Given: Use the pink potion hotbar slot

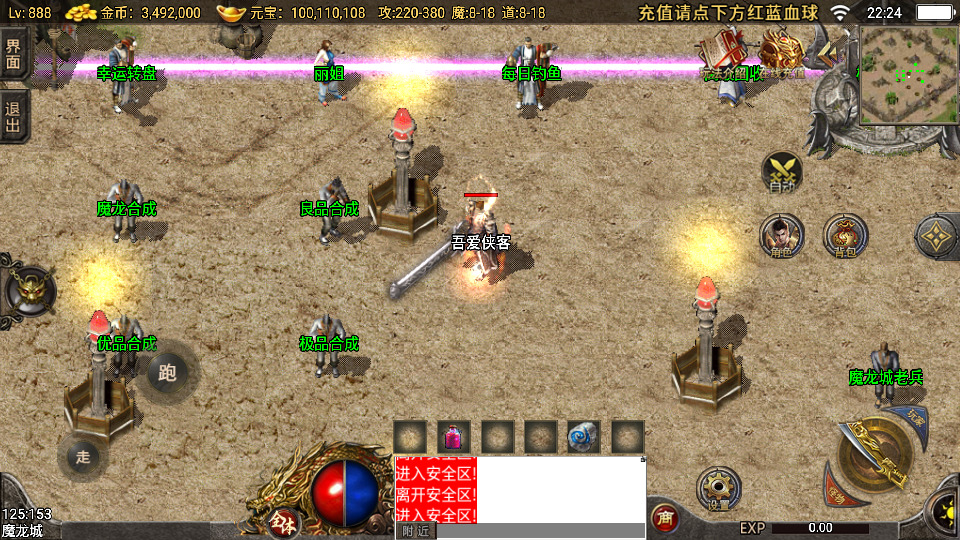Looking at the screenshot, I should [x=453, y=437].
